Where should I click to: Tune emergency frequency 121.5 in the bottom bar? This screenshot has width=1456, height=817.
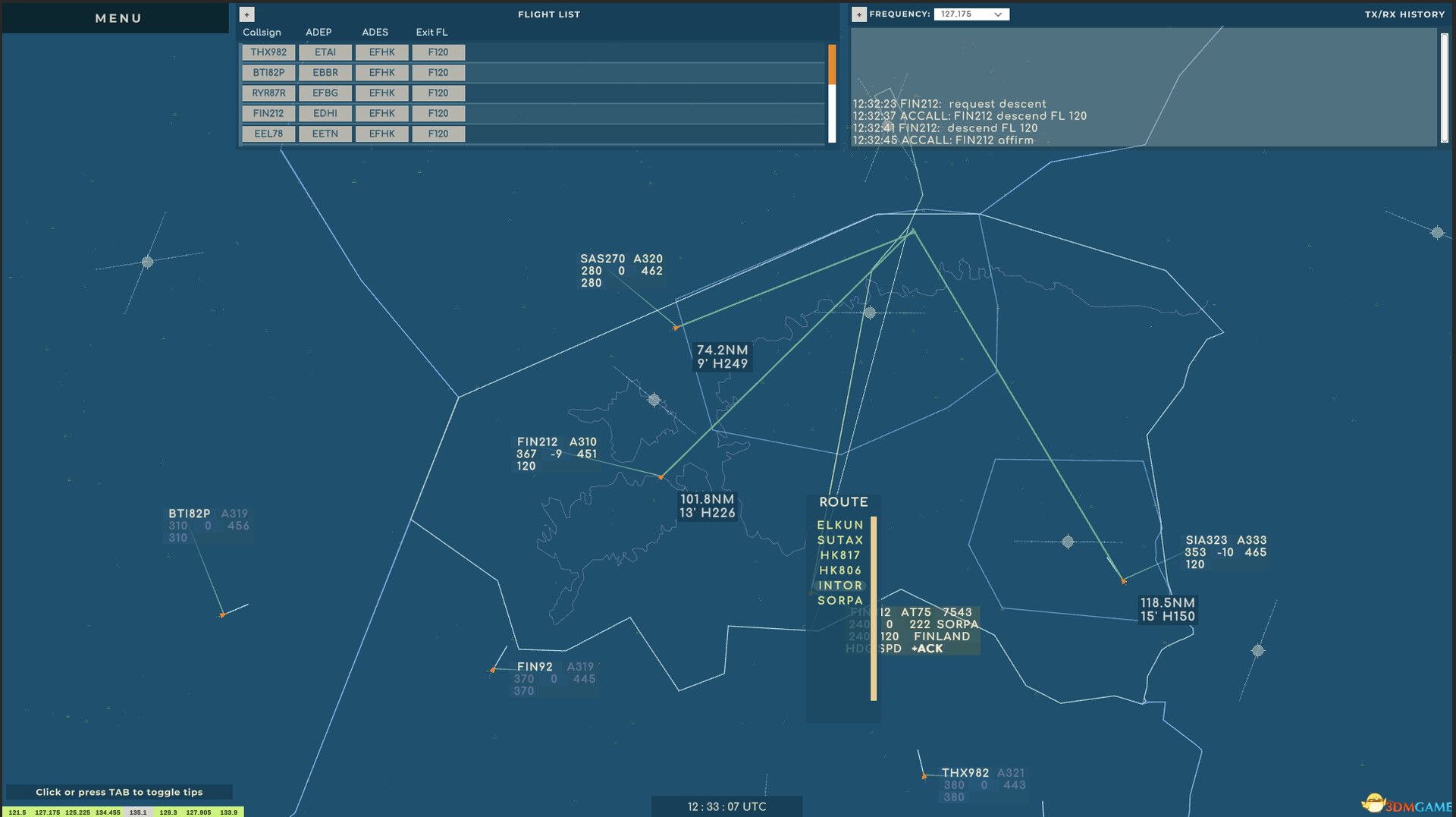tap(17, 812)
